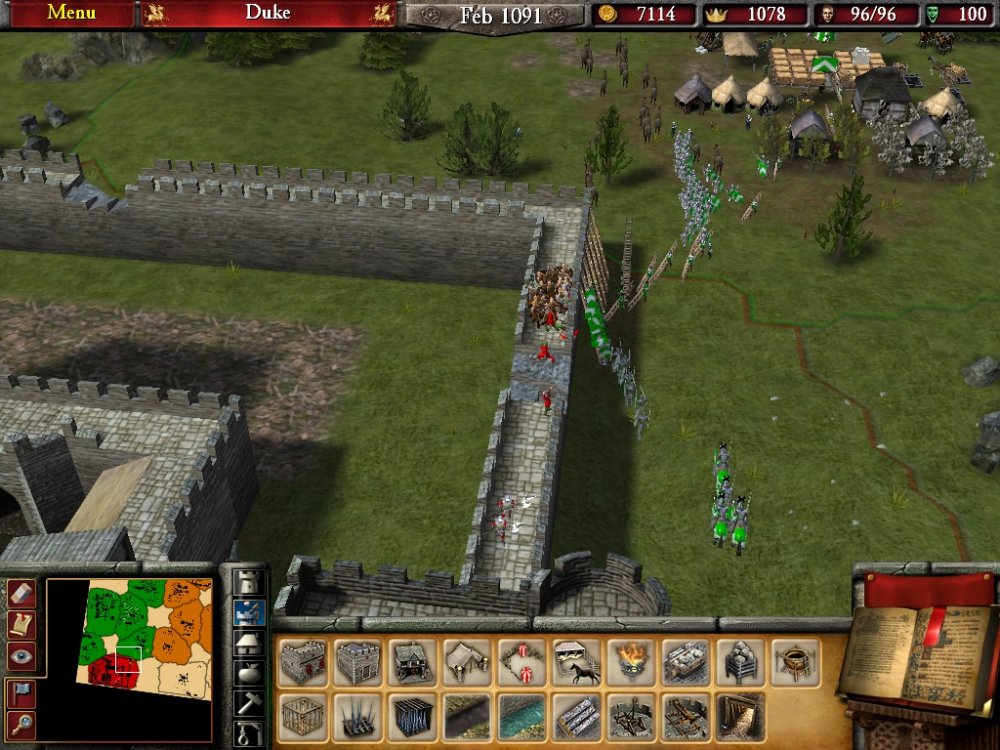Select the horse stable building
This screenshot has height=750, width=1000.
[577, 663]
